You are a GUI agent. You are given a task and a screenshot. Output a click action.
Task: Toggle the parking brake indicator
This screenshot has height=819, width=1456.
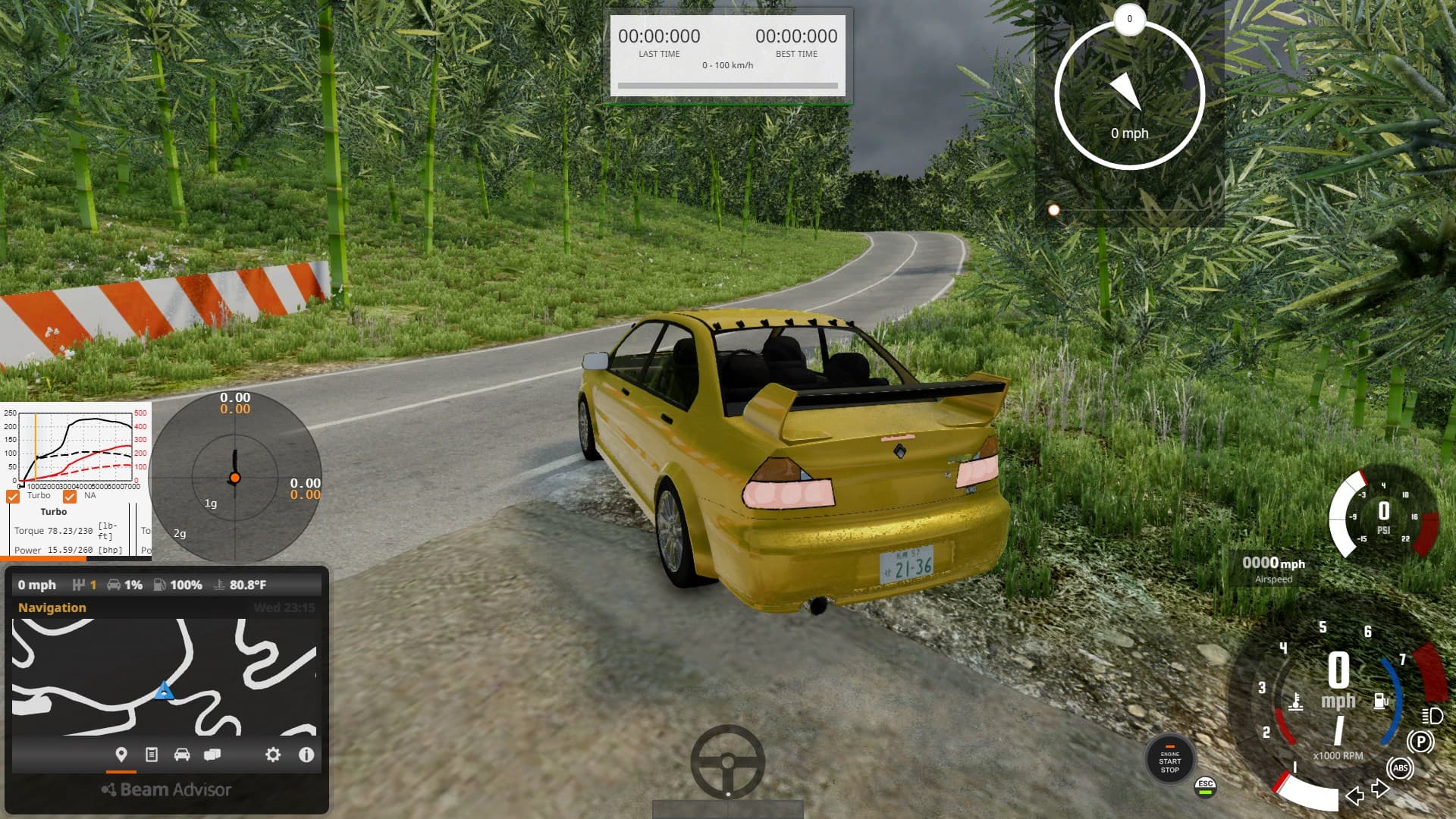[1420, 742]
